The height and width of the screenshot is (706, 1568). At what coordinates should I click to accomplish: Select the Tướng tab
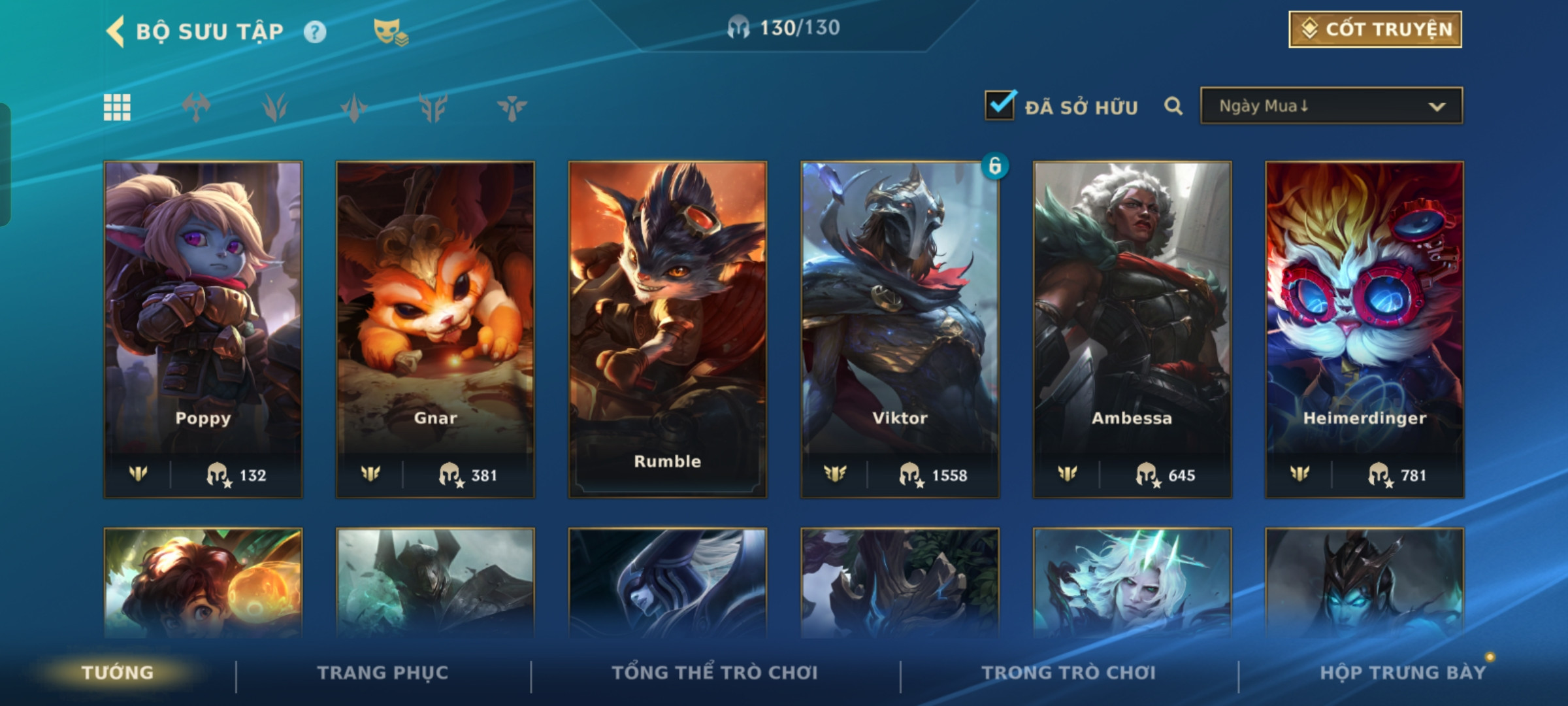[118, 673]
